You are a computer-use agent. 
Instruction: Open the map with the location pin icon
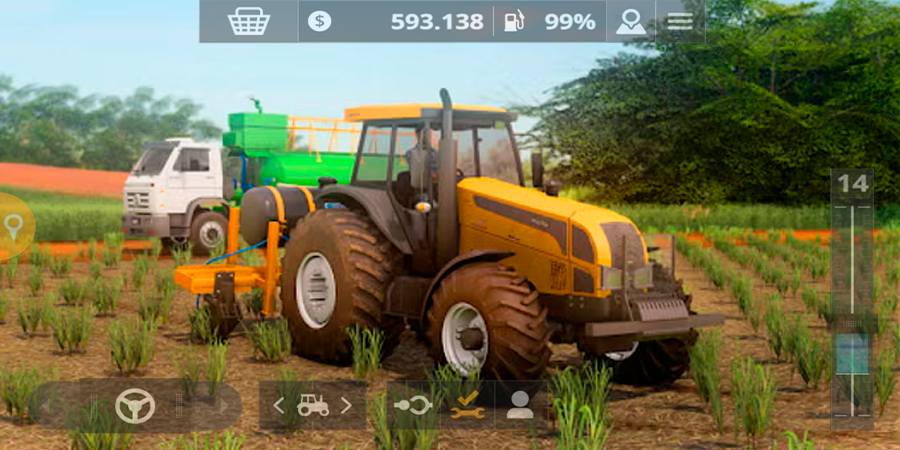630,21
